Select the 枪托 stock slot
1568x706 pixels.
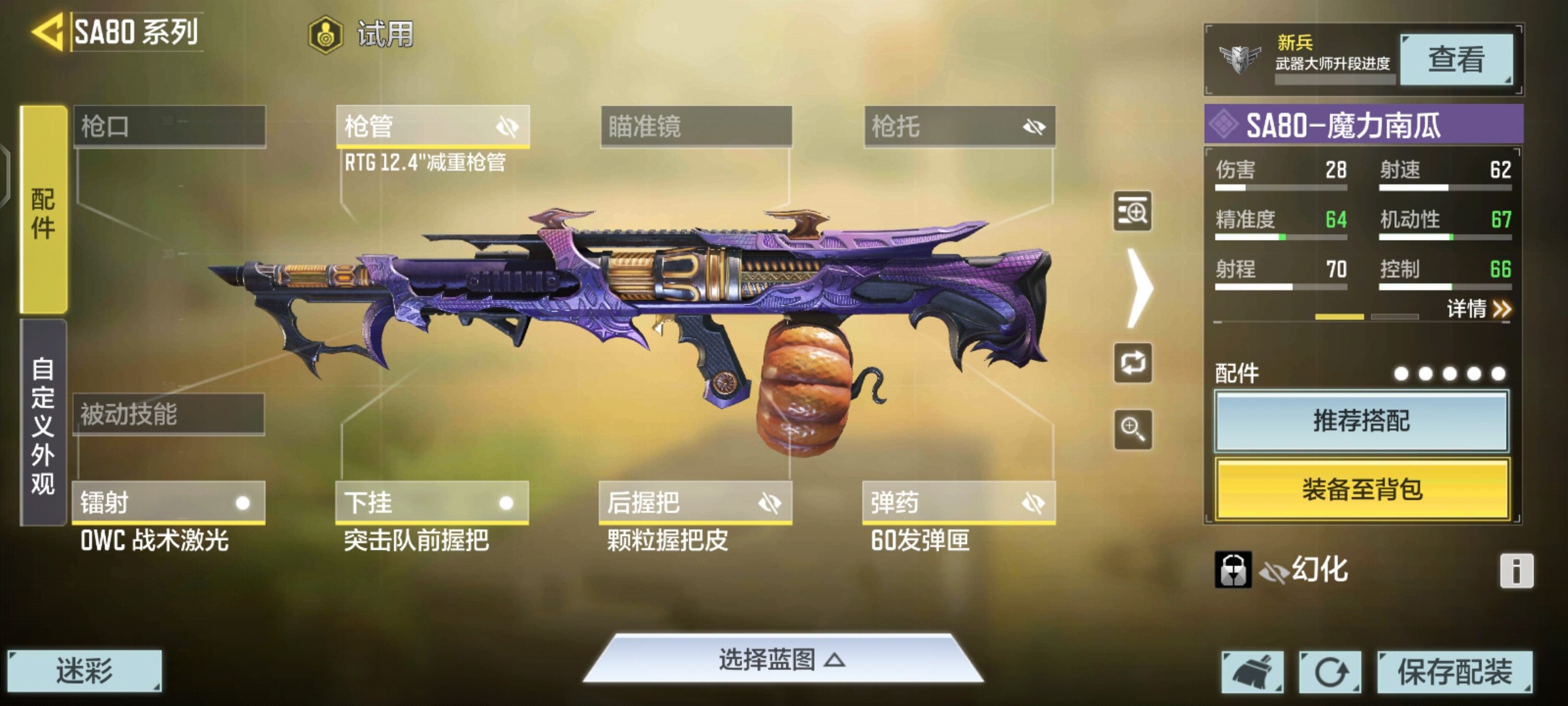click(959, 126)
